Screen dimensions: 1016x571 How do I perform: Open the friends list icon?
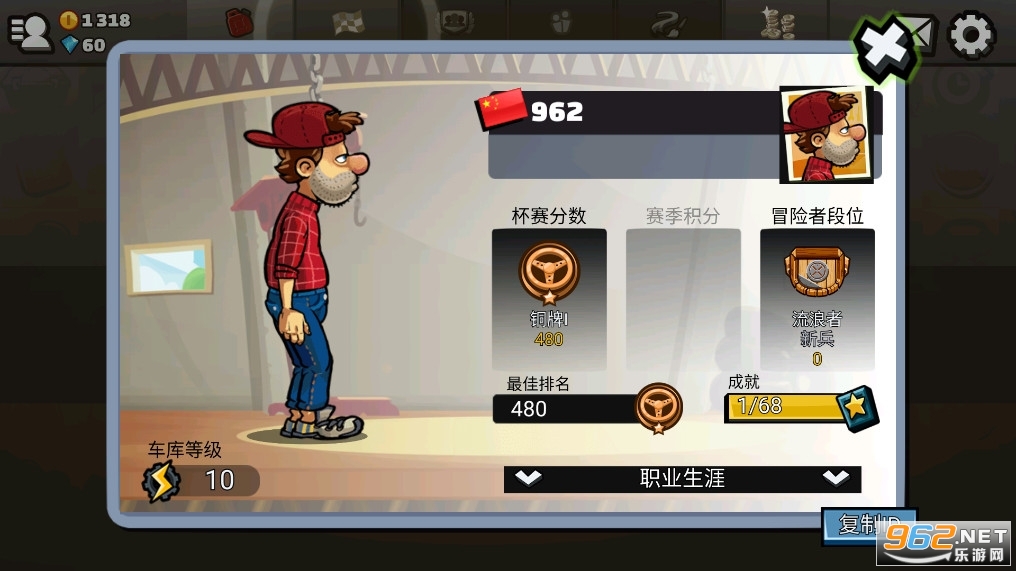(30, 31)
